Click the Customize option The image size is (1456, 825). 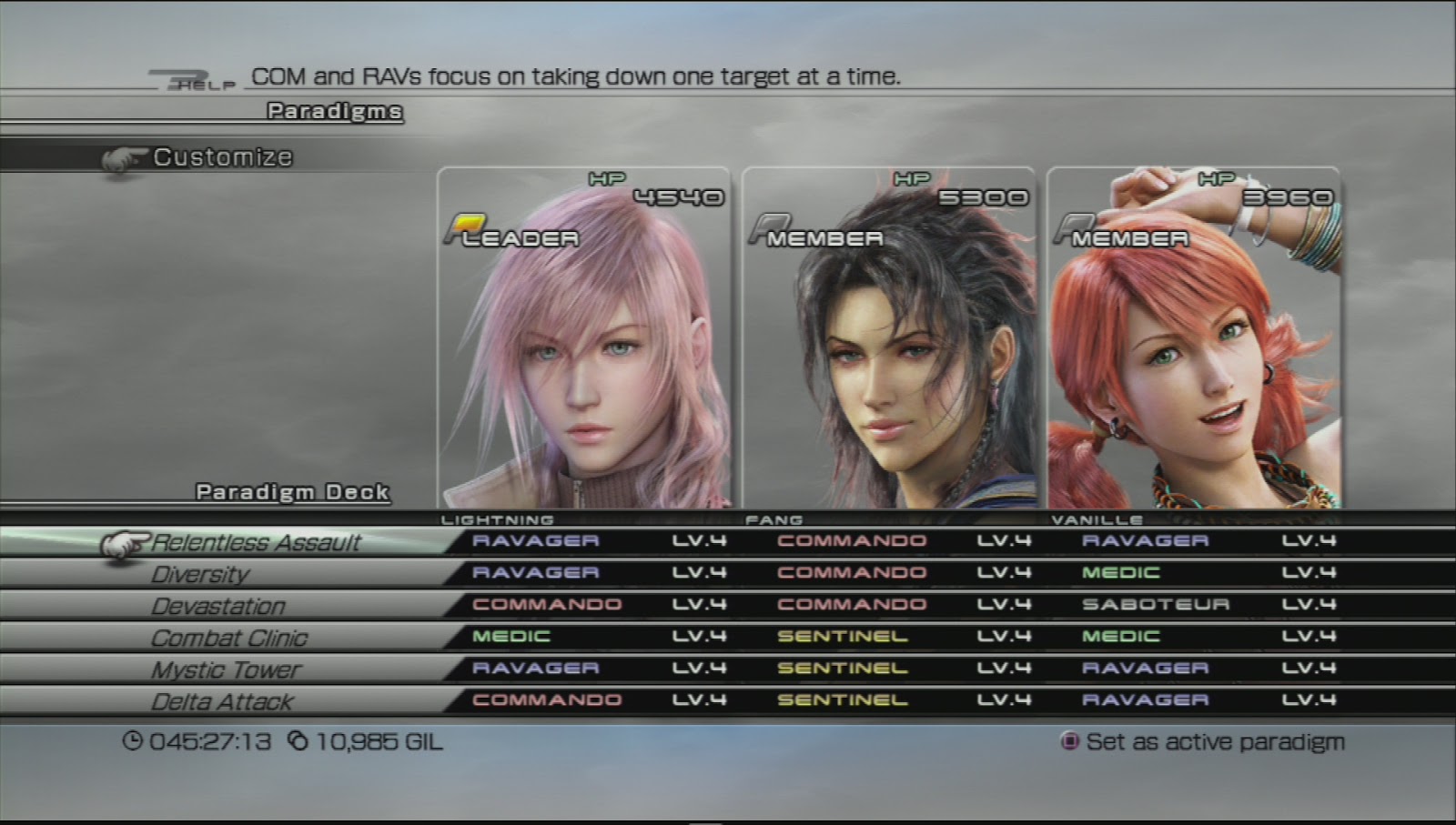click(x=222, y=156)
